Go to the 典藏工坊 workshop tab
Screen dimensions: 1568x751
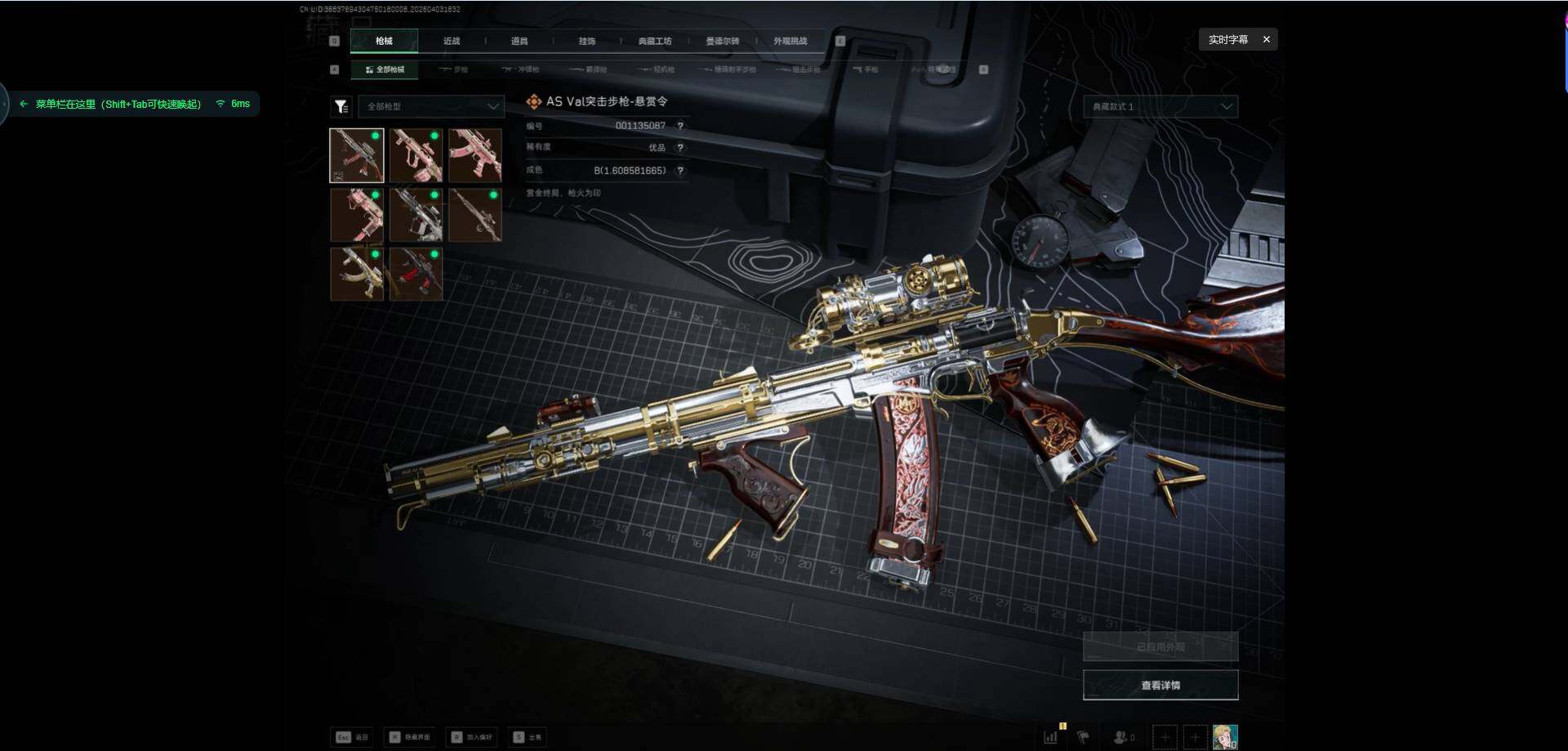[x=655, y=41]
